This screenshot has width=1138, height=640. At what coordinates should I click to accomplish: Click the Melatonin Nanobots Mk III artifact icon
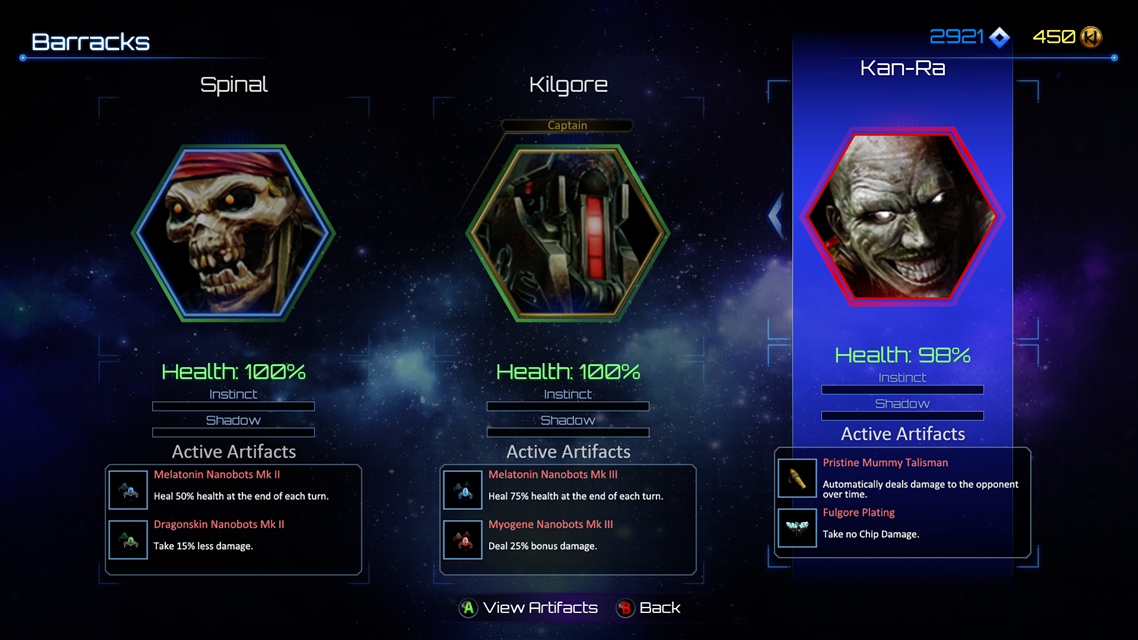[463, 488]
